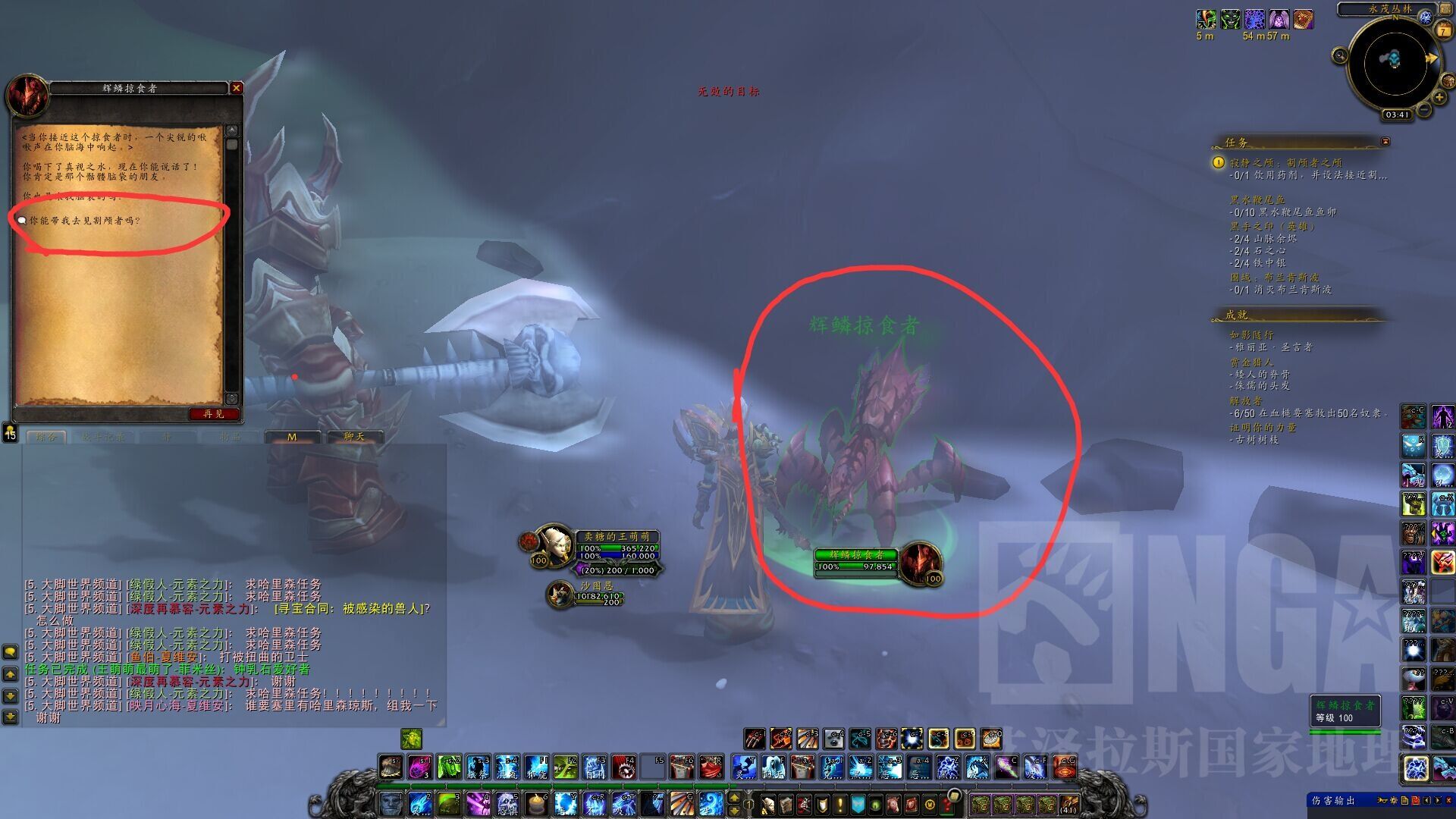
Task: Open the yellow exclamation quest log button
Action: pos(839,804)
